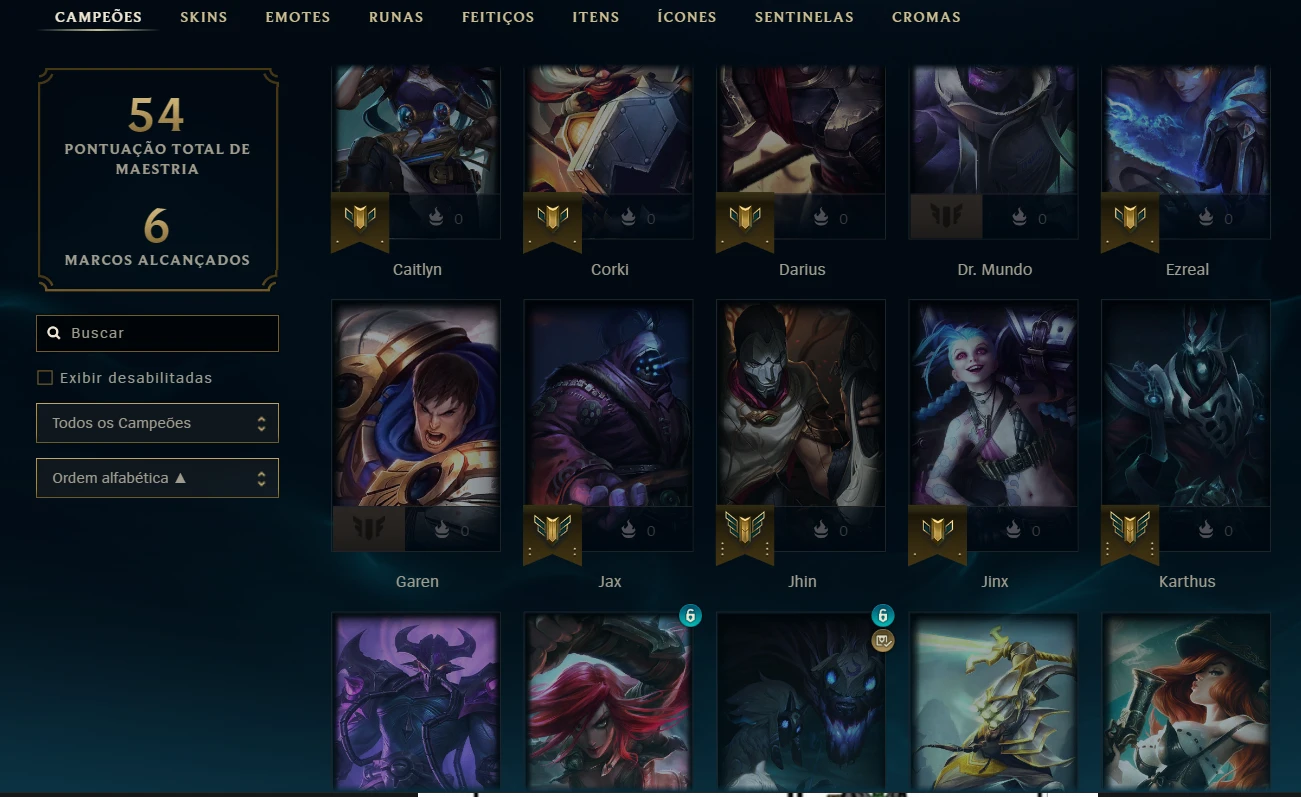Switch to the CROMAS tab
The width and height of the screenshot is (1301, 797).
(926, 17)
